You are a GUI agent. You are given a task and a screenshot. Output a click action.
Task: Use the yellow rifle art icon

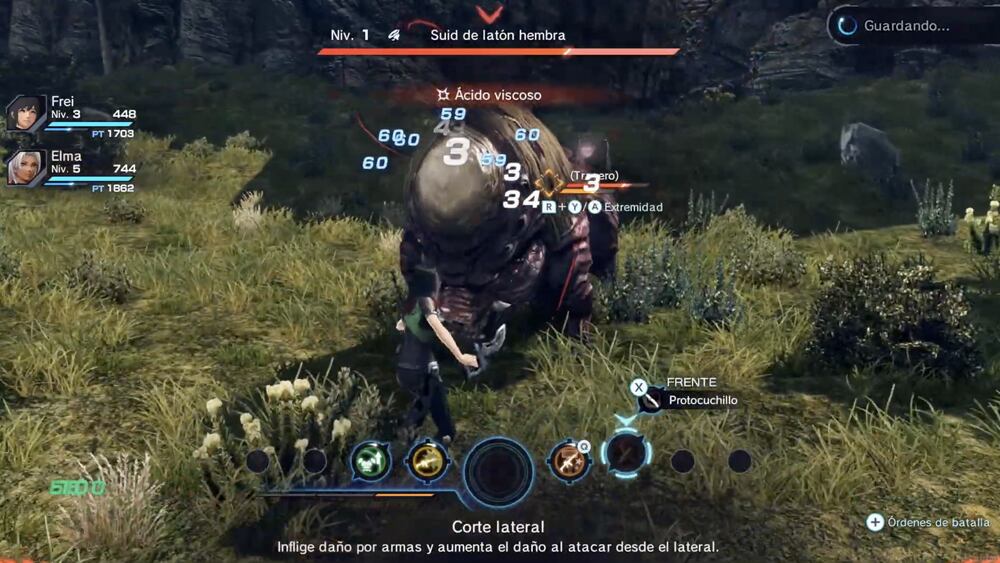(x=427, y=461)
